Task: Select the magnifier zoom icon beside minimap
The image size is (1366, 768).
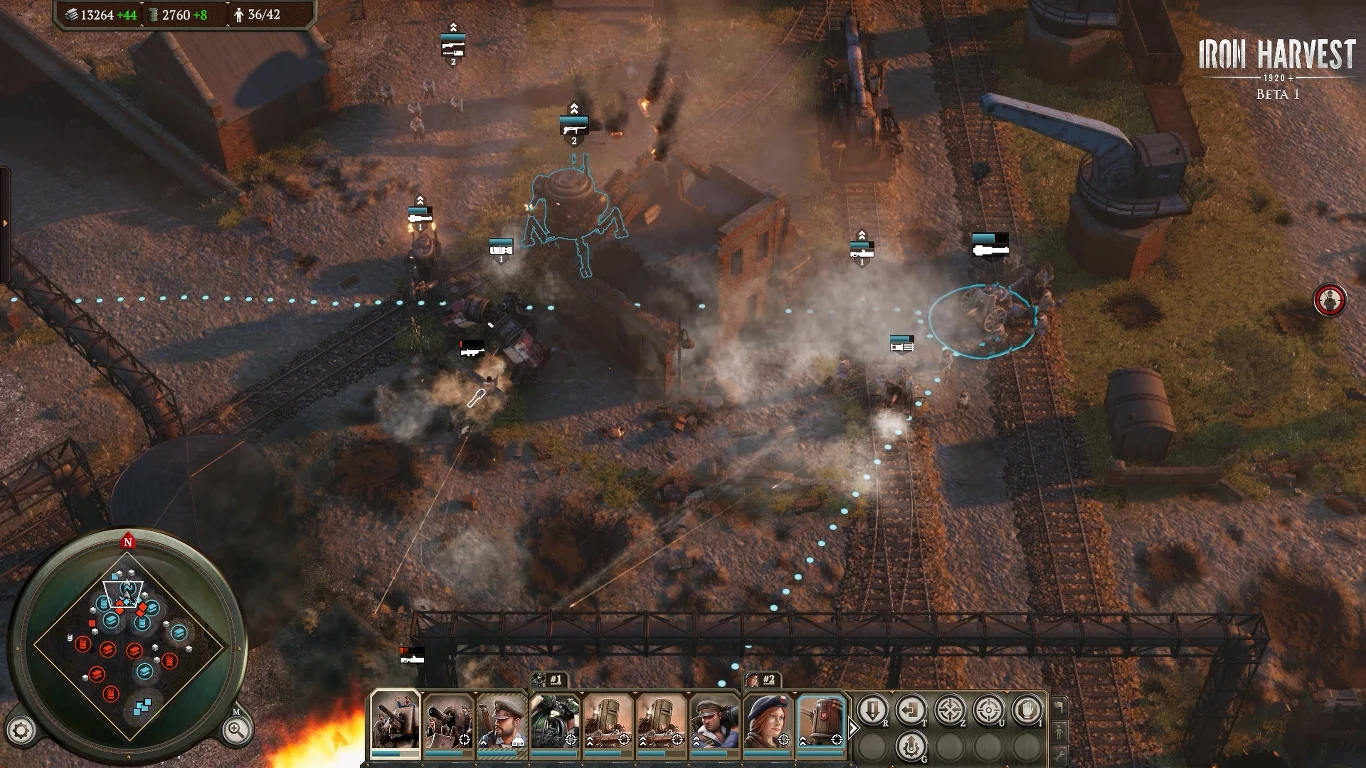Action: 234,730
